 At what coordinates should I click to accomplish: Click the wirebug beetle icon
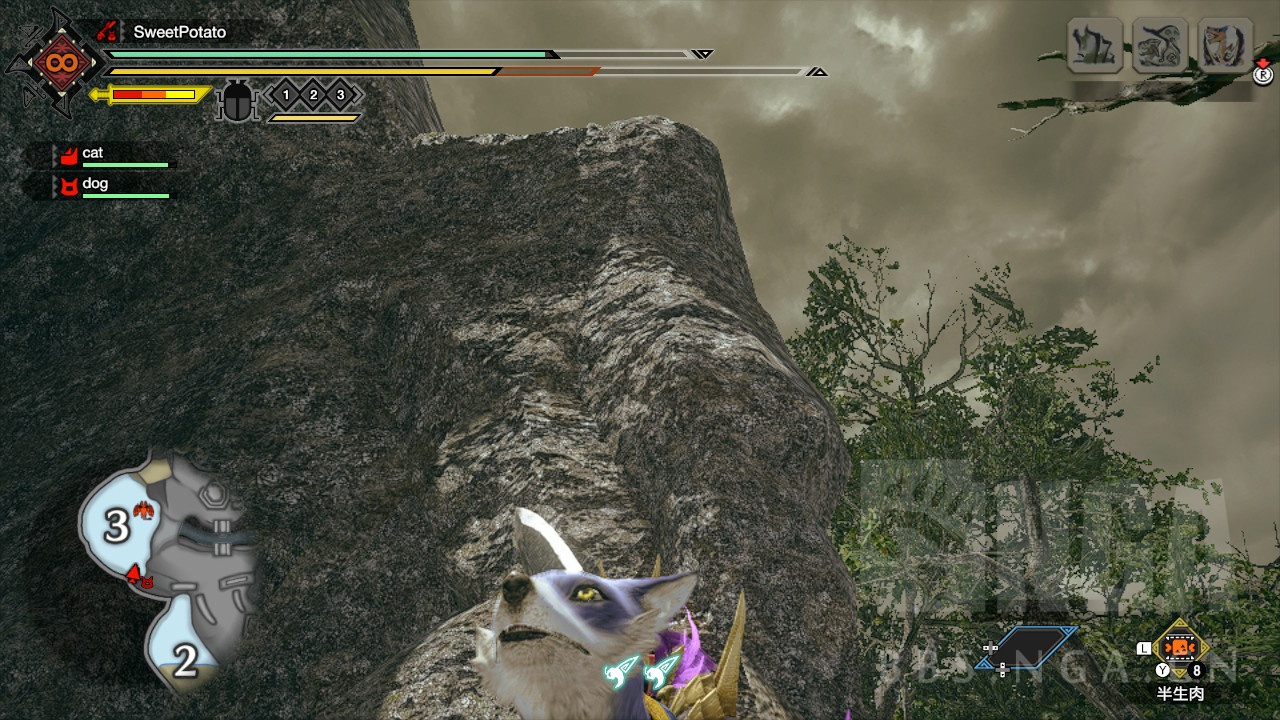[x=237, y=103]
